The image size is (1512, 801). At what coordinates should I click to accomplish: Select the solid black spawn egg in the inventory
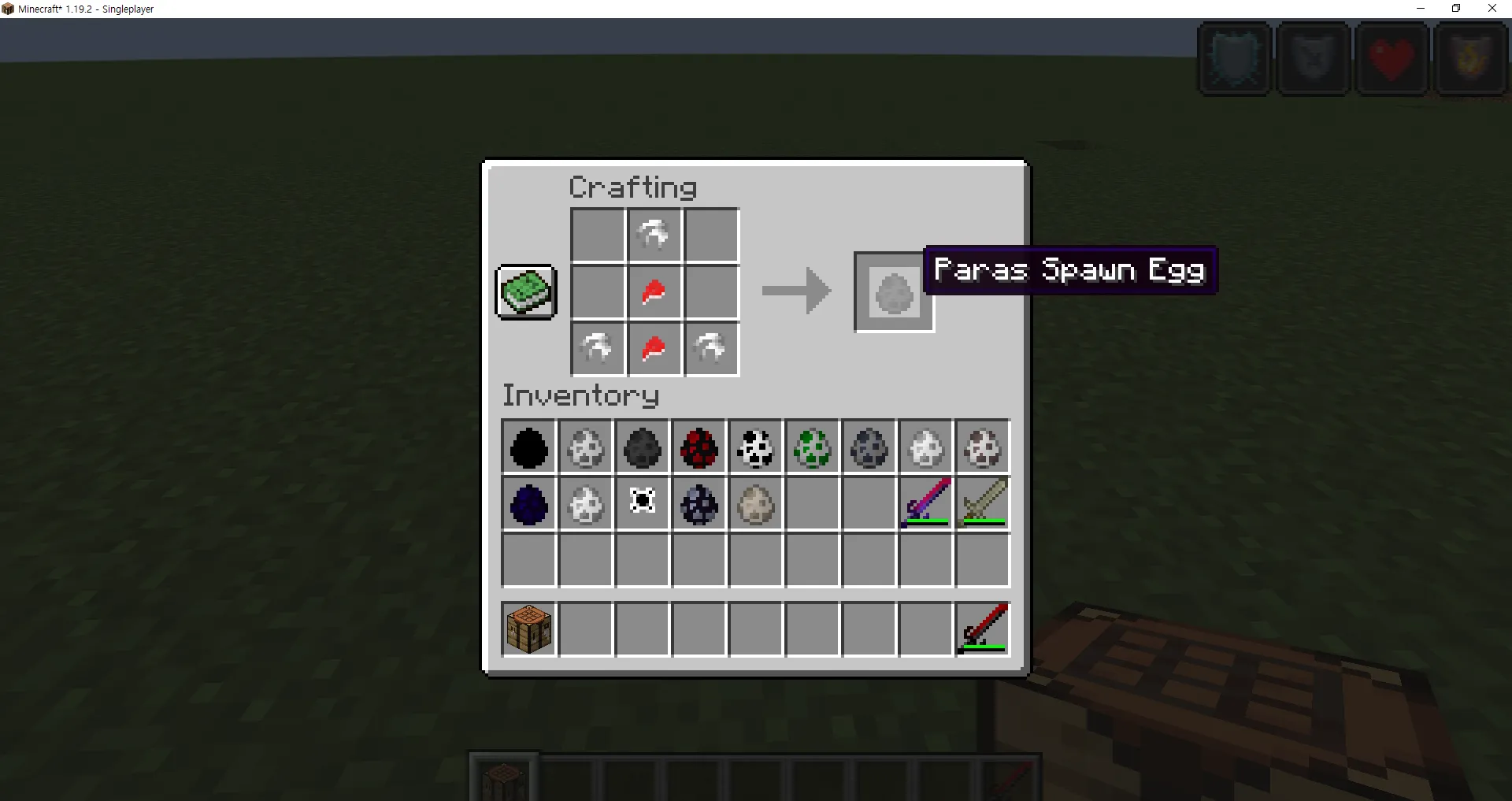coord(528,447)
